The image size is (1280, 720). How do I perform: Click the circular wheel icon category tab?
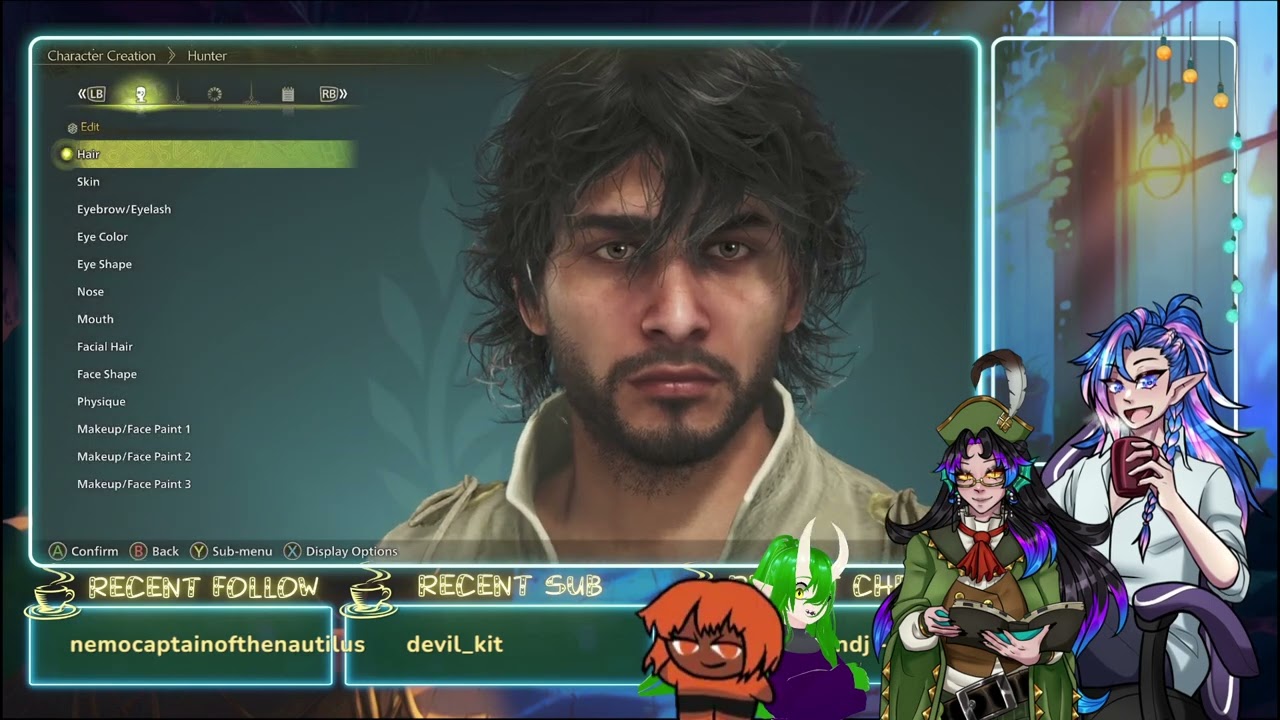pyautogui.click(x=213, y=92)
